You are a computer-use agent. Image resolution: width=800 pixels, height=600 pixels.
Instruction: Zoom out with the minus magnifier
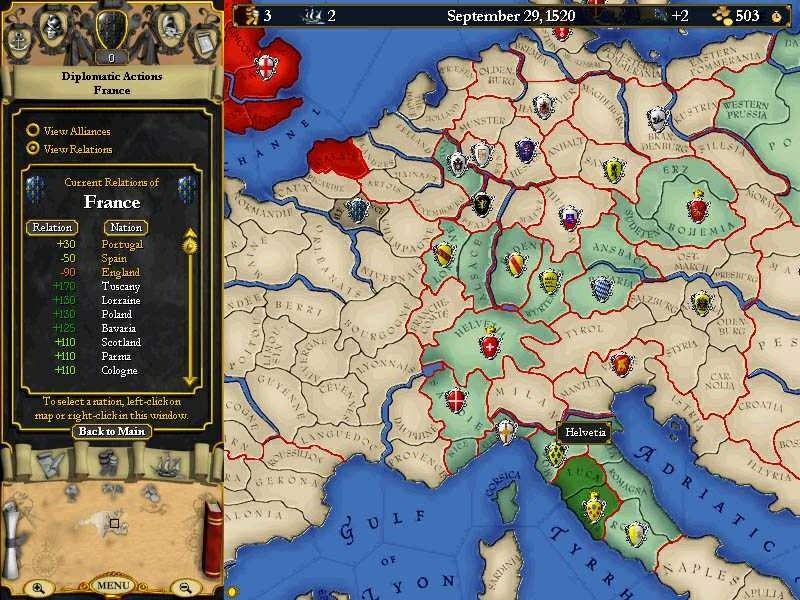[x=184, y=587]
